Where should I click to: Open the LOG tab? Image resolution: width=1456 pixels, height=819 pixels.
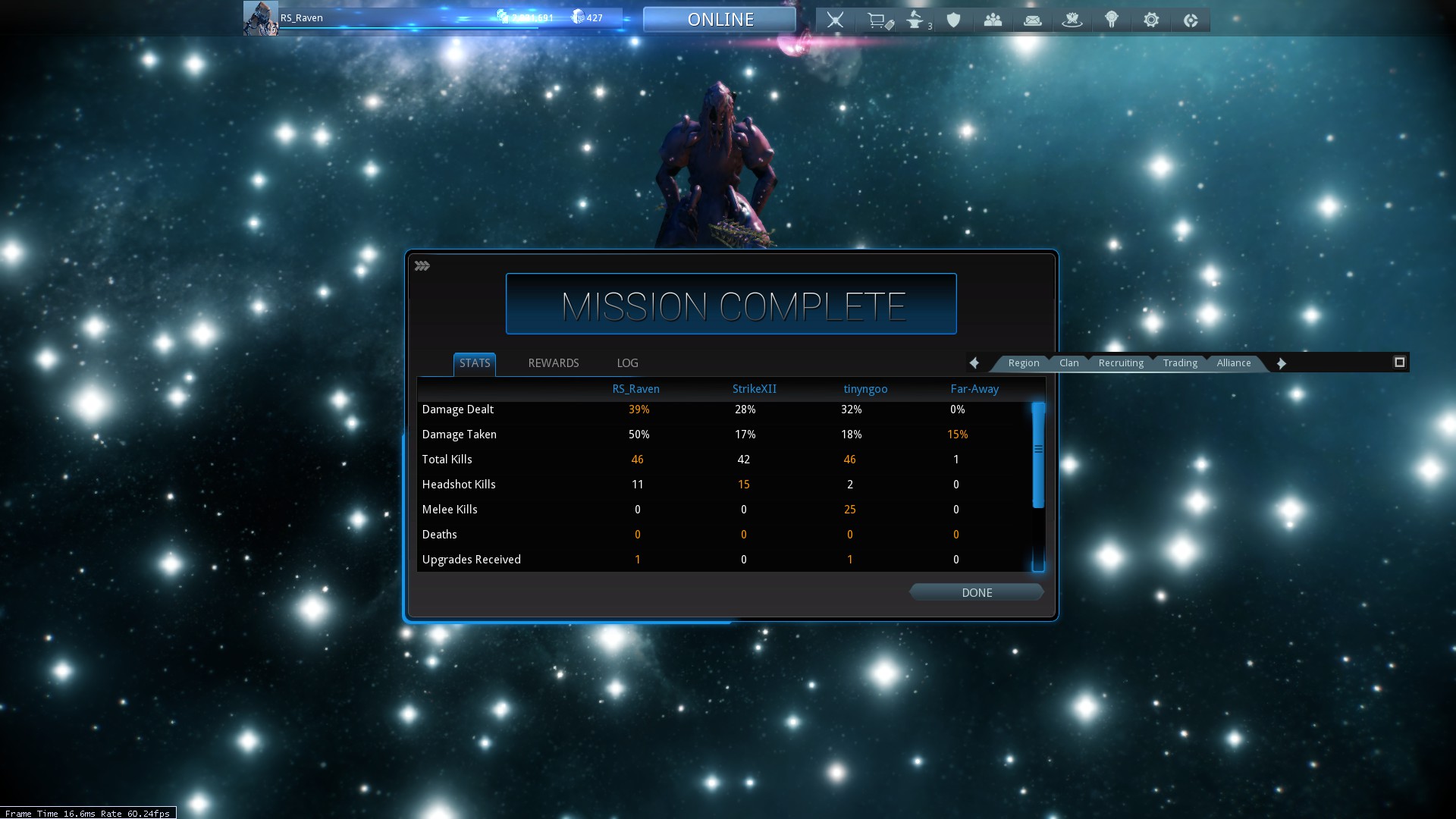(x=627, y=363)
